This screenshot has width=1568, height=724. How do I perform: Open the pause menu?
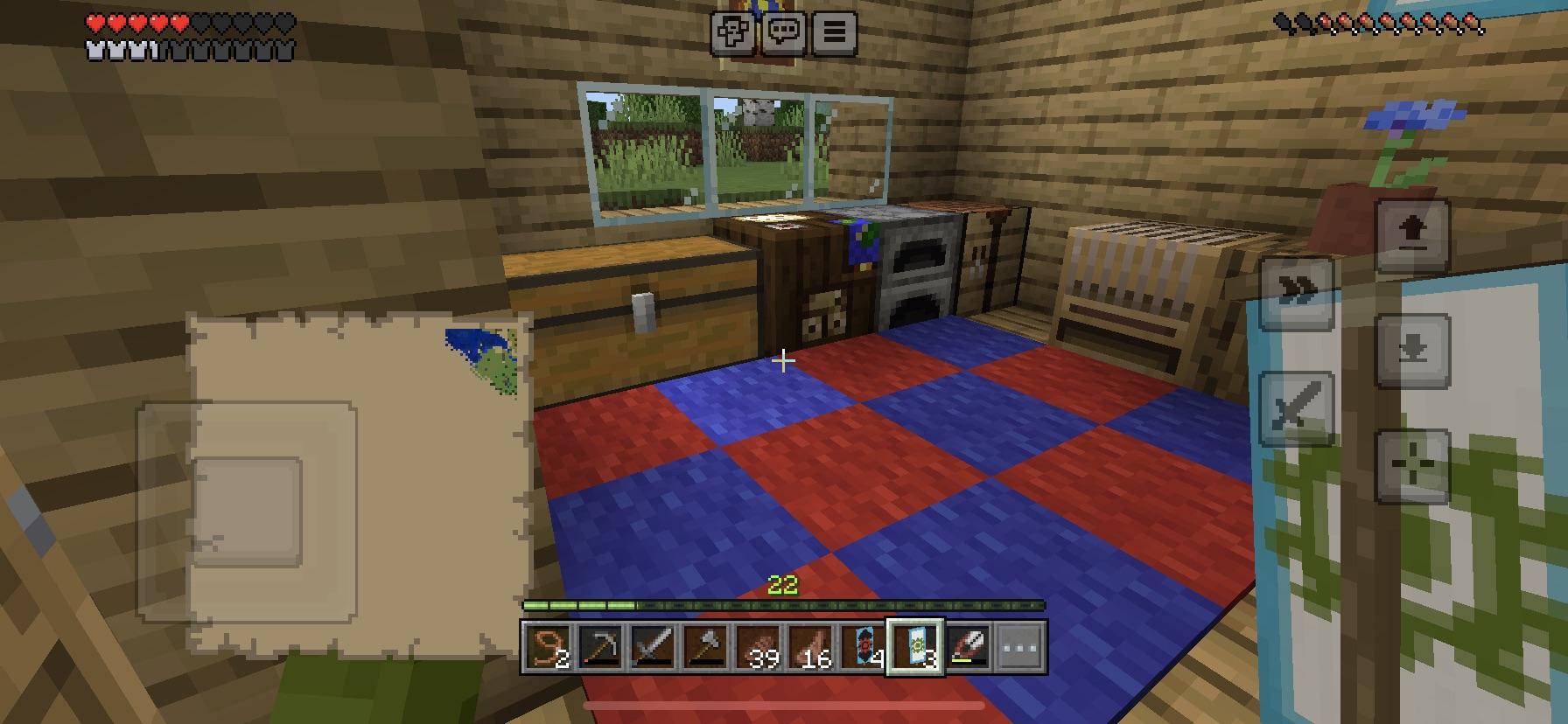pyautogui.click(x=834, y=31)
